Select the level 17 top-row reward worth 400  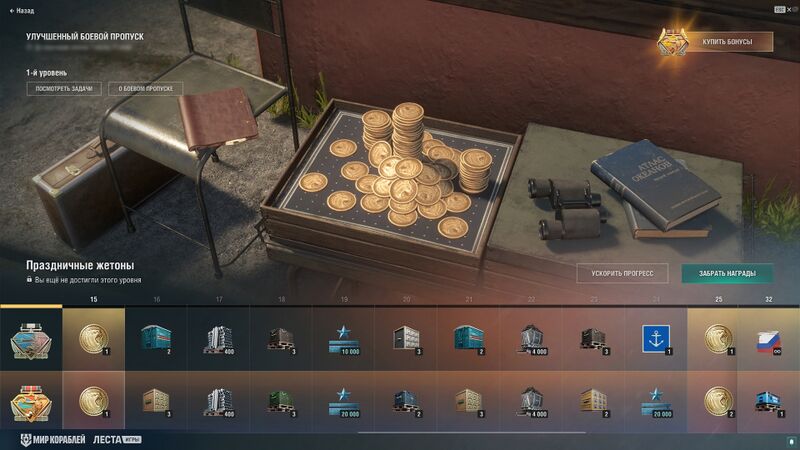[218, 338]
